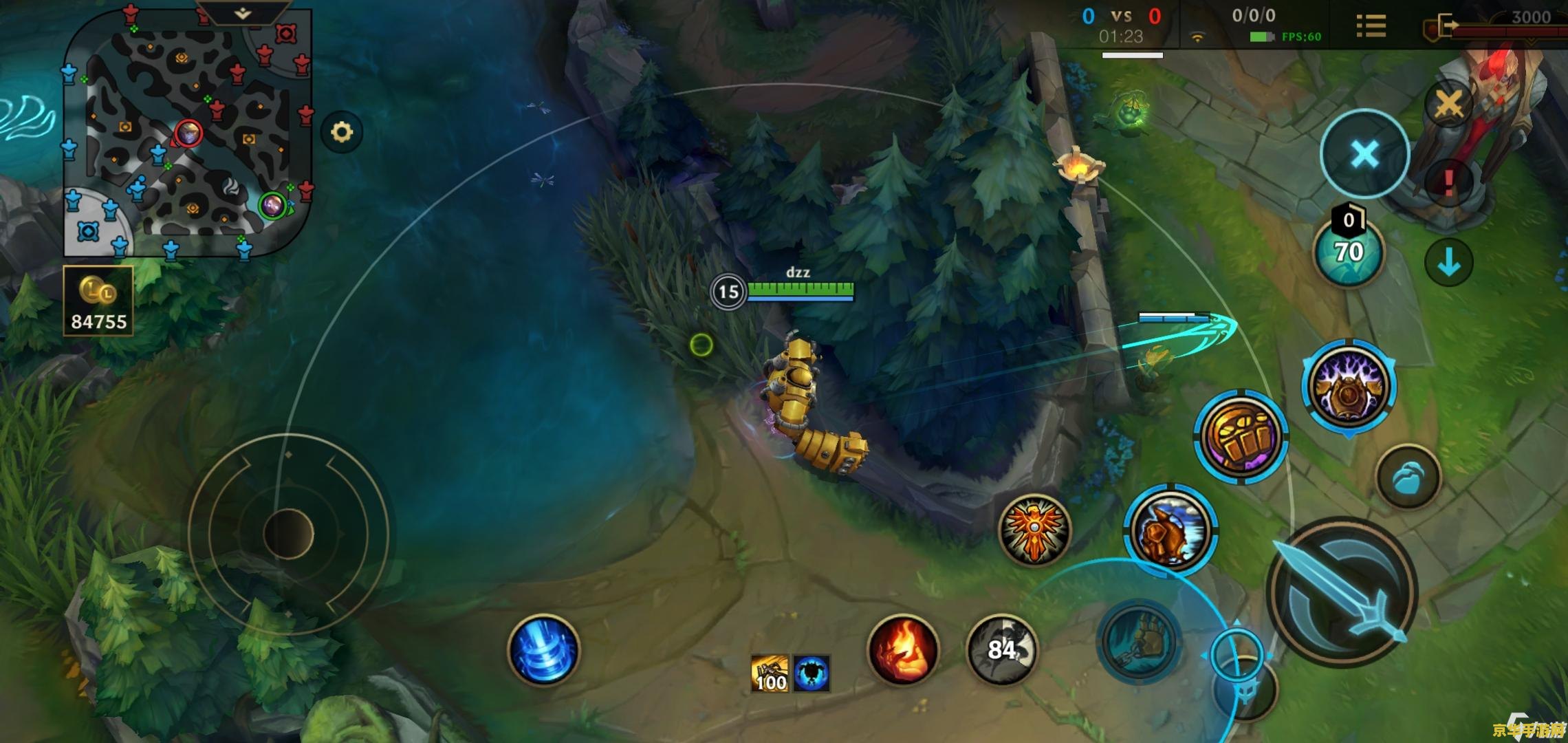Open the shop via the gold coins button
Screen dimensions: 1568x743
pos(98,301)
